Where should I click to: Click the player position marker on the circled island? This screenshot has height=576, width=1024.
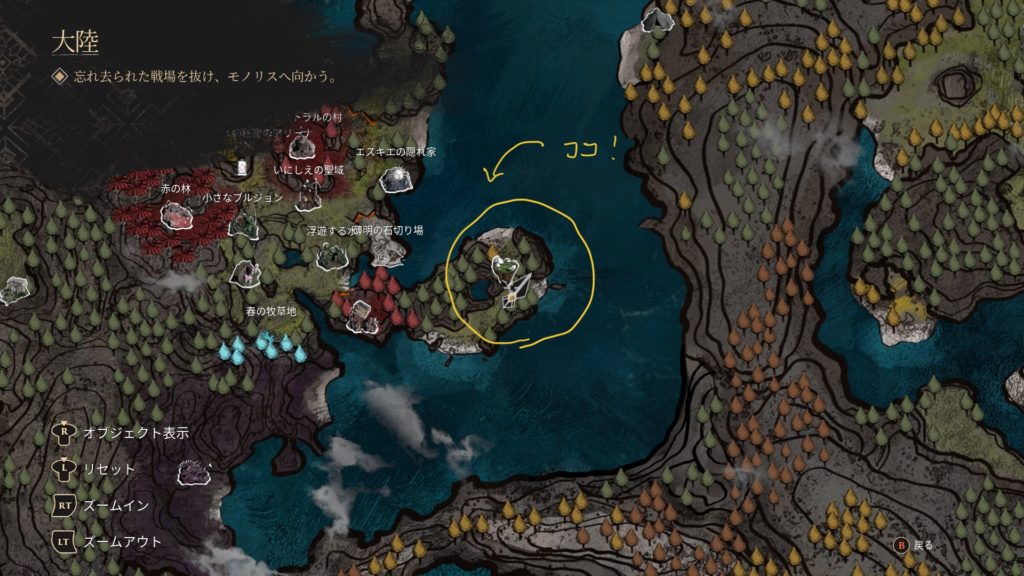tap(515, 290)
